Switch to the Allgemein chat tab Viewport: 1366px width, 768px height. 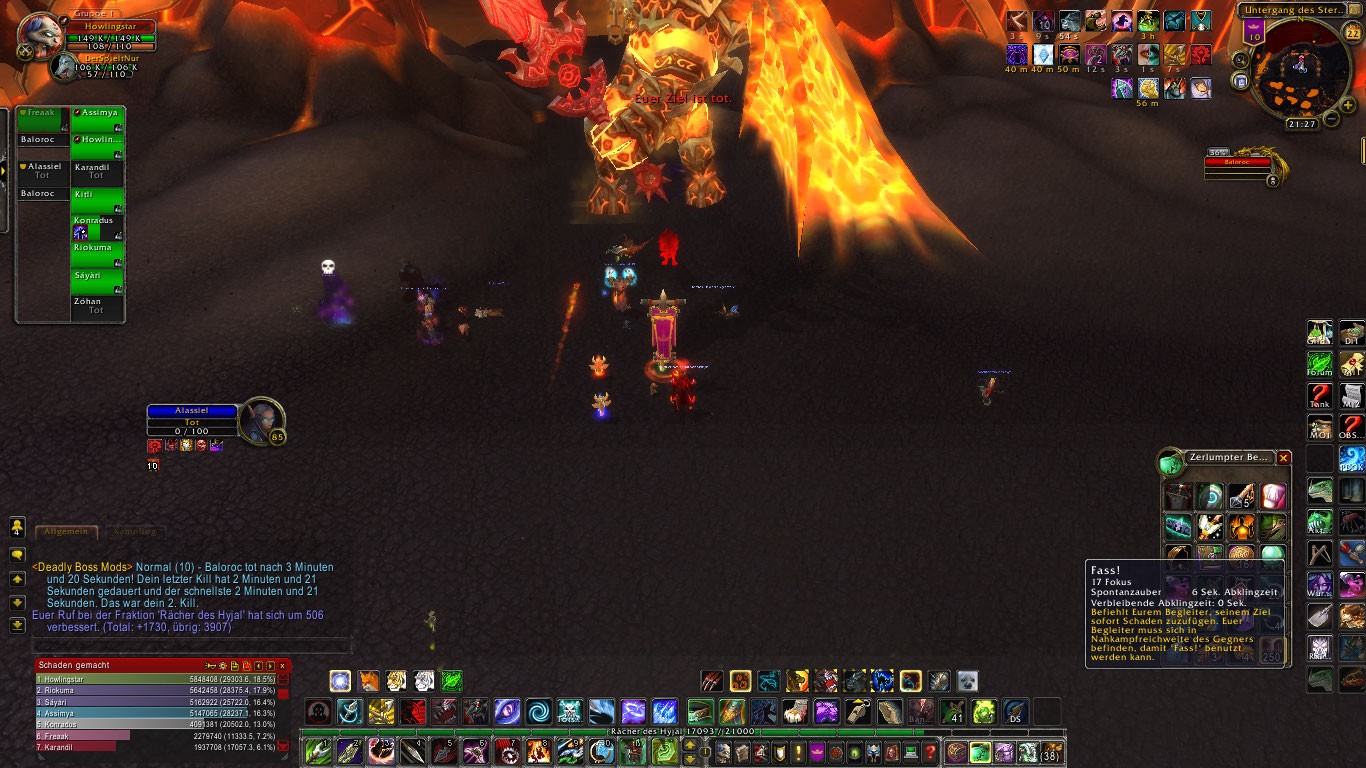67,532
